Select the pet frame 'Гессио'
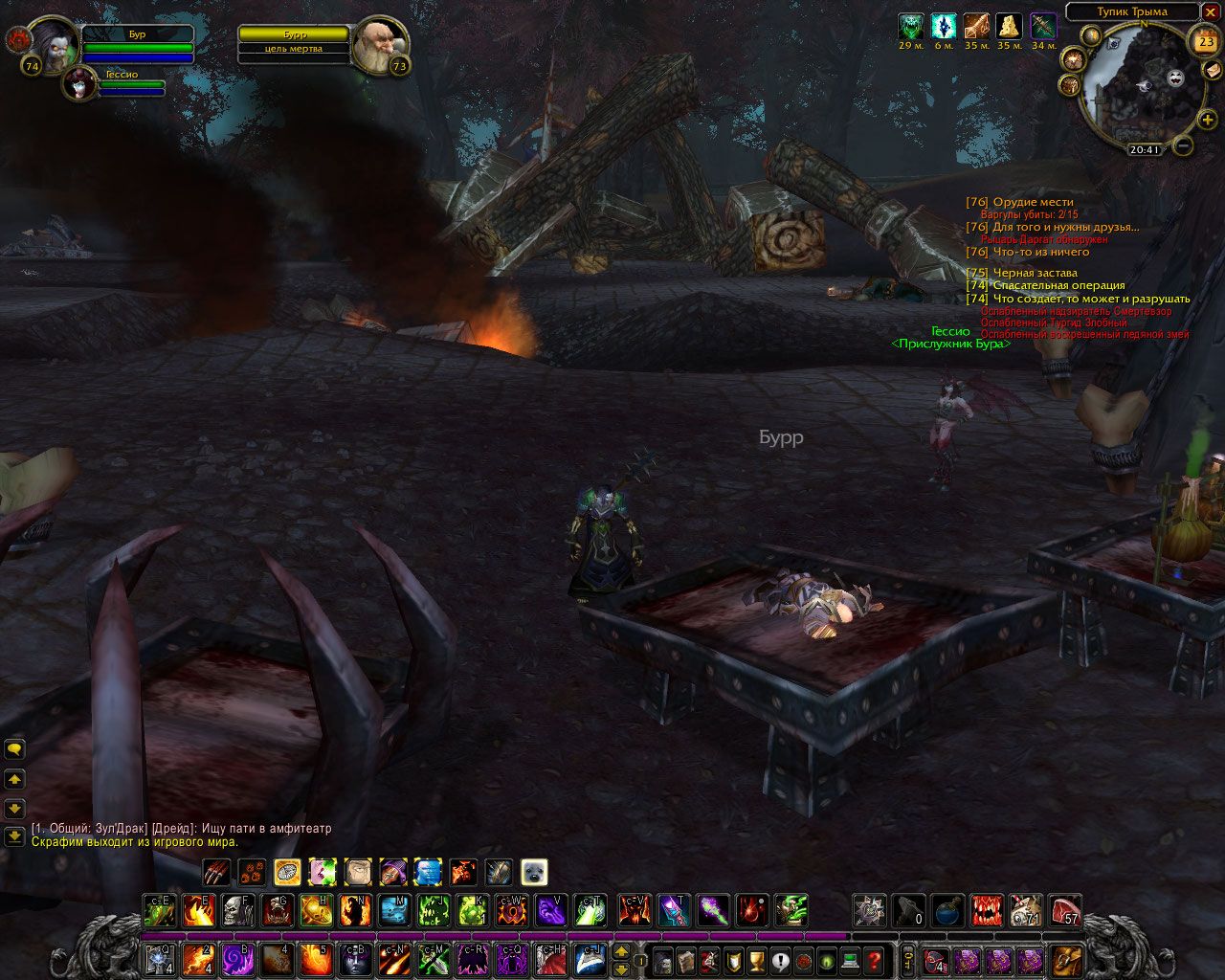This screenshot has width=1225, height=980. click(80, 83)
